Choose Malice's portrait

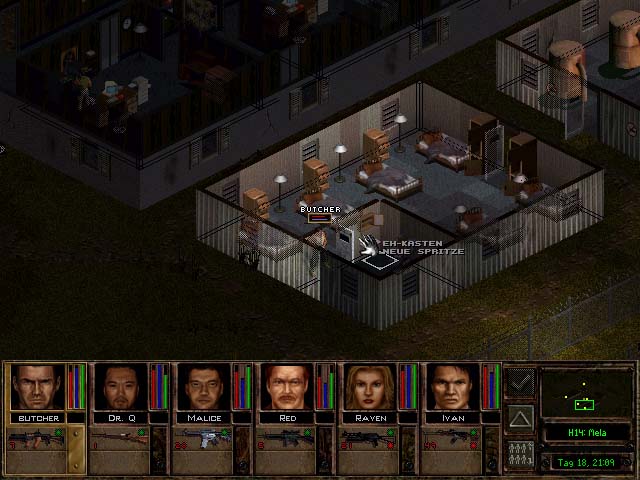[203, 387]
